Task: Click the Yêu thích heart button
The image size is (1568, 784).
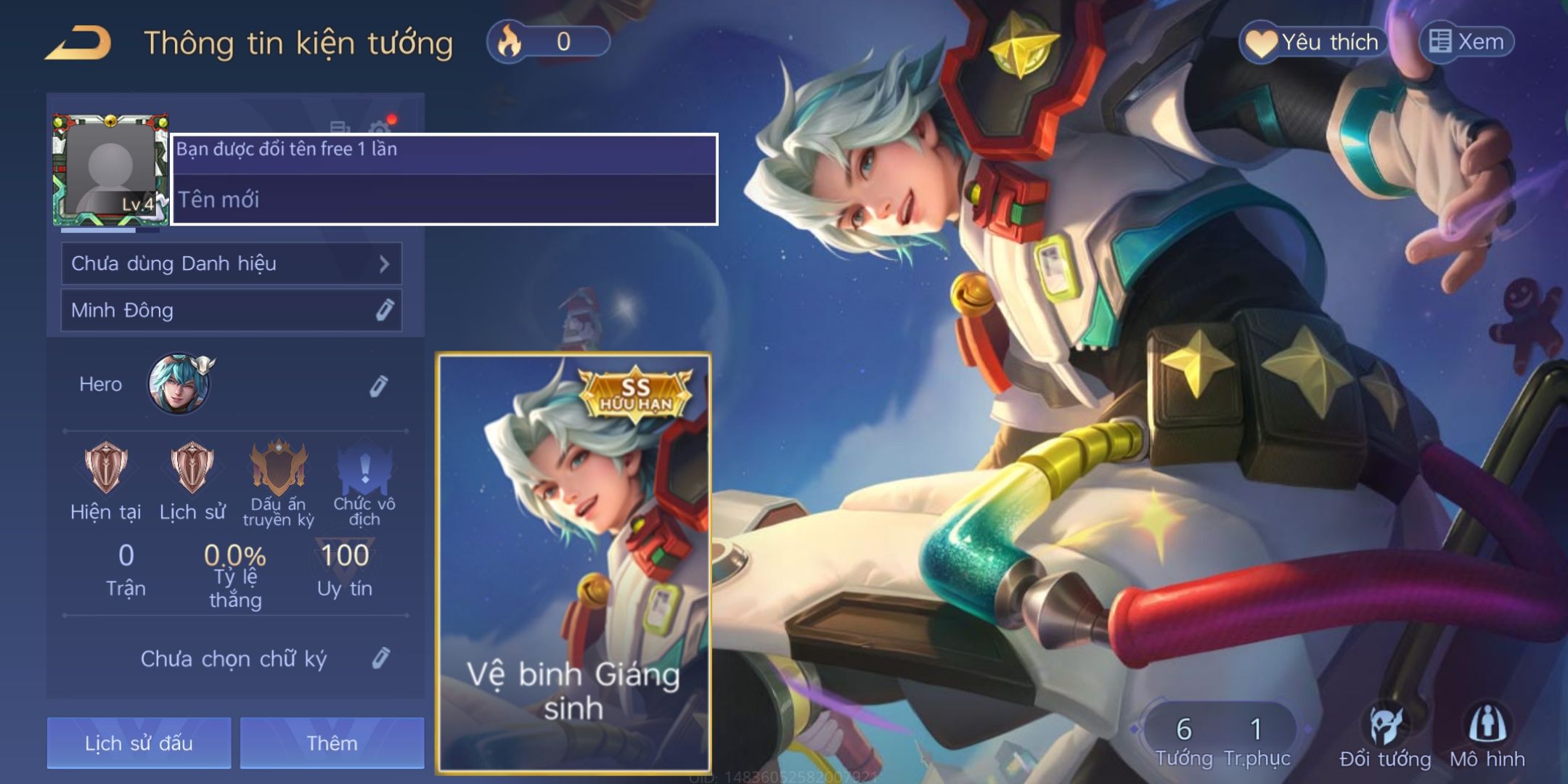Action: click(1313, 42)
